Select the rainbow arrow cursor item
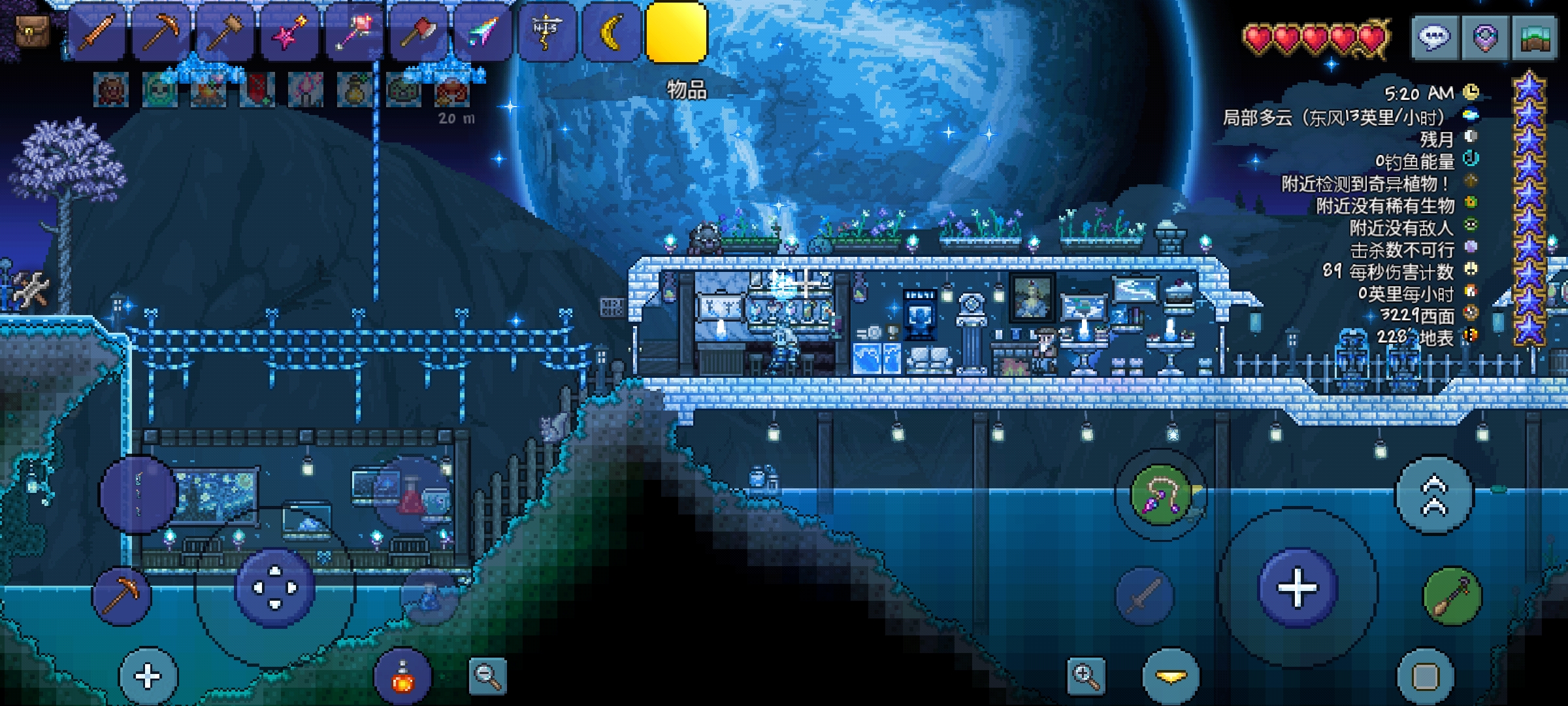The image size is (1568, 706). point(482,31)
